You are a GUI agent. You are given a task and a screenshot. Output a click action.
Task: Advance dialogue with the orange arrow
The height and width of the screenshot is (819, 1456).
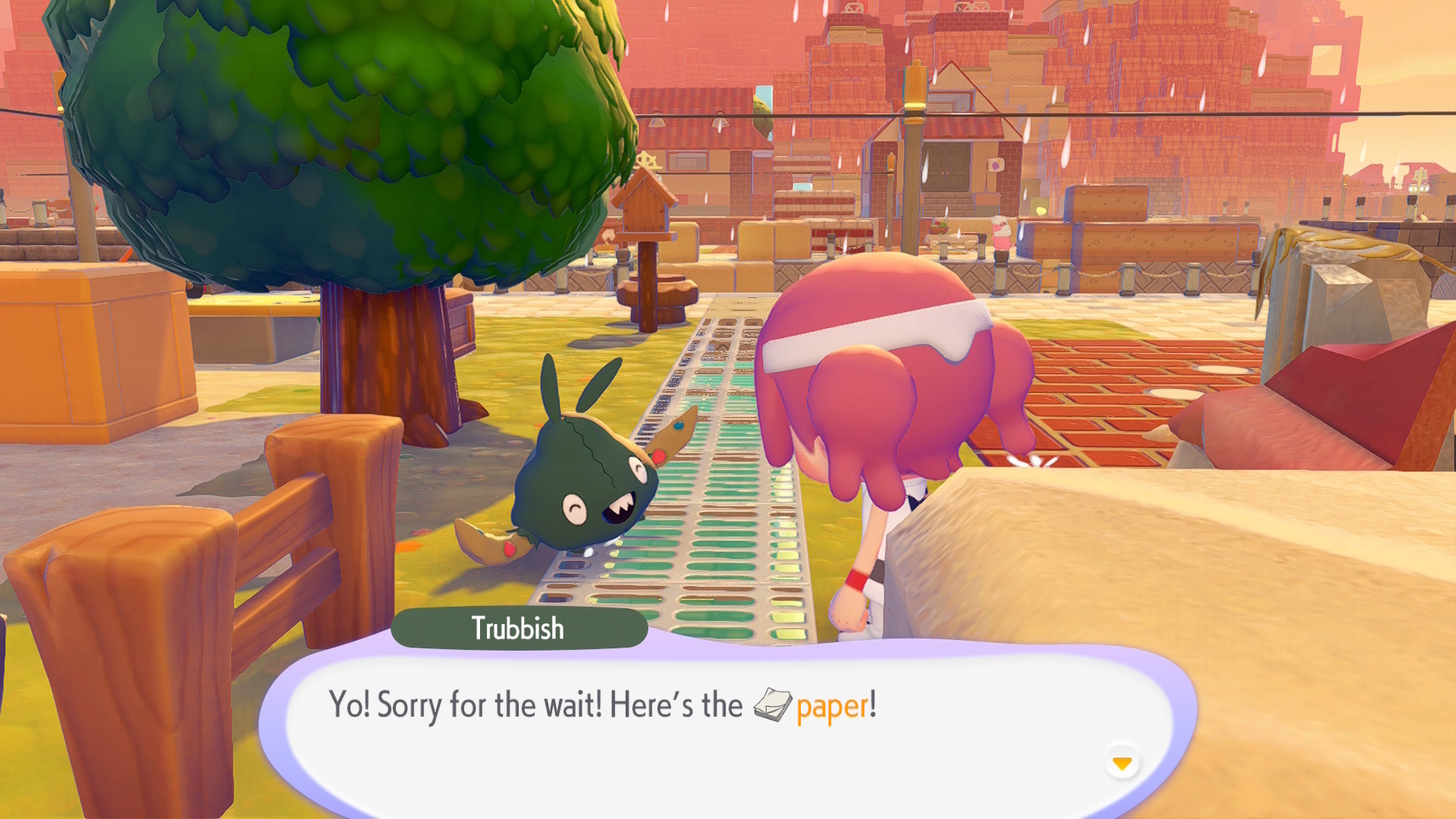pyautogui.click(x=1122, y=762)
